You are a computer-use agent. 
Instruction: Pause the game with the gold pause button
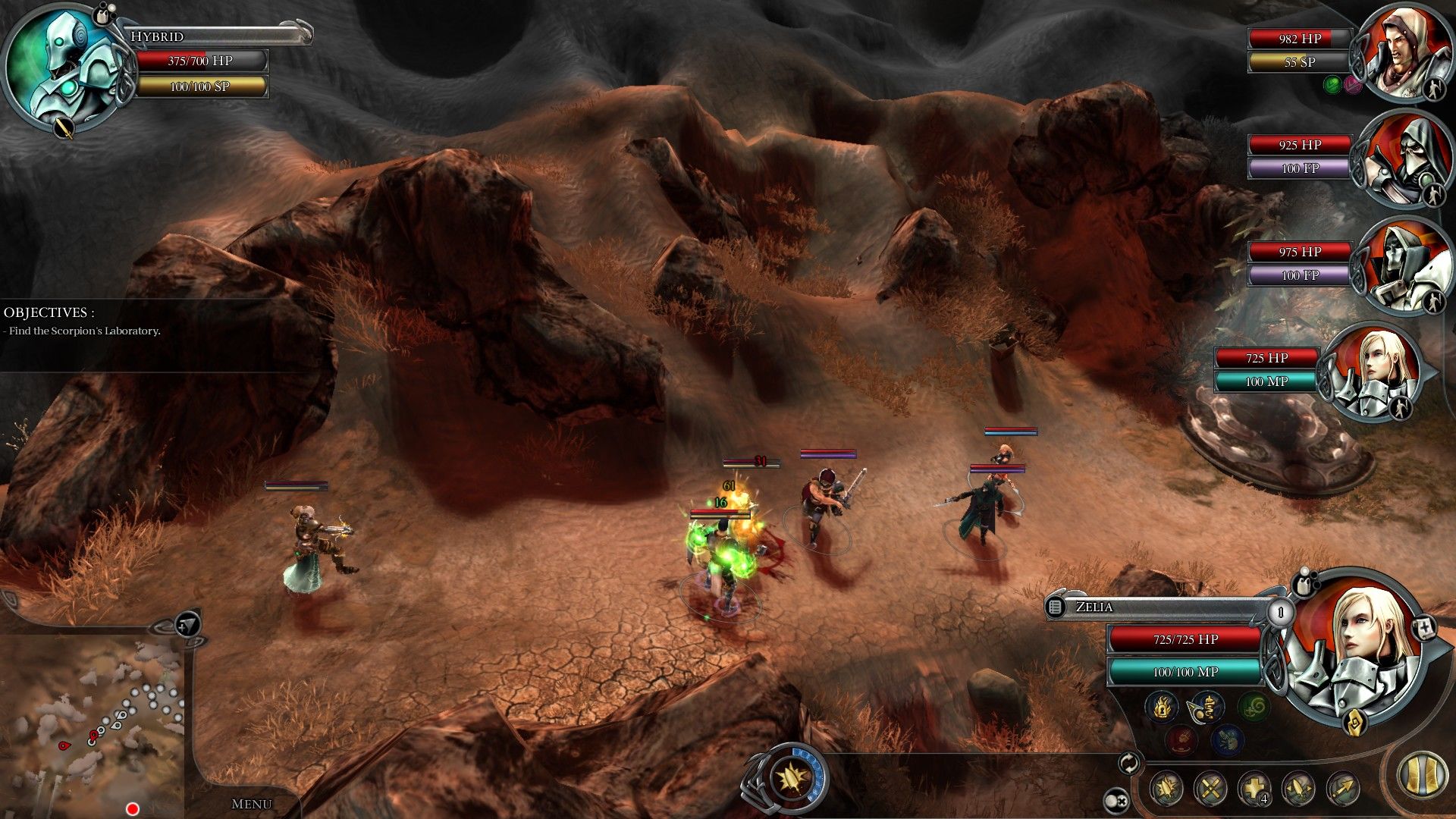click(x=1422, y=776)
